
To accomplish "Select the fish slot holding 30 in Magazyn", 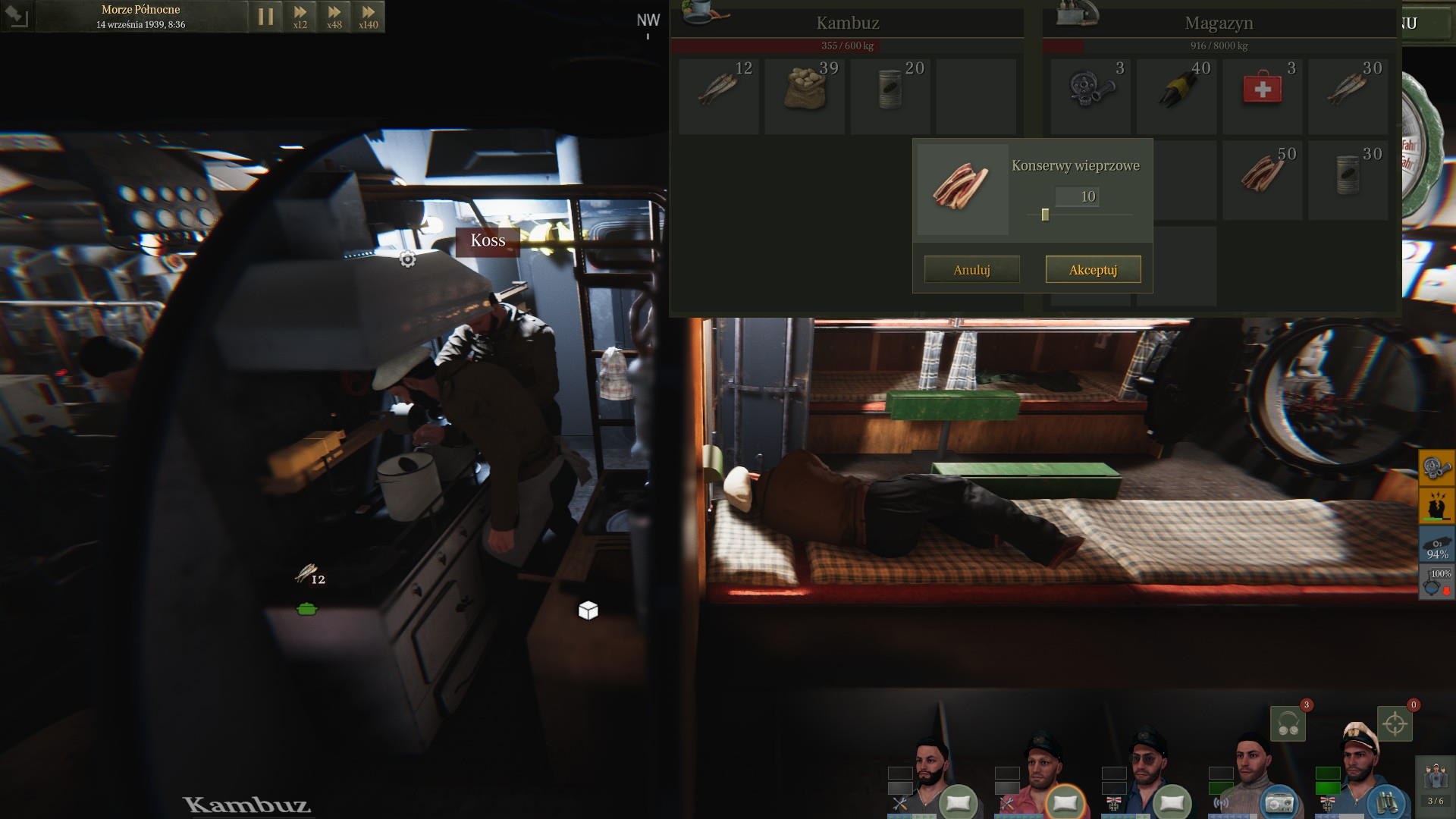I will pos(1348,96).
